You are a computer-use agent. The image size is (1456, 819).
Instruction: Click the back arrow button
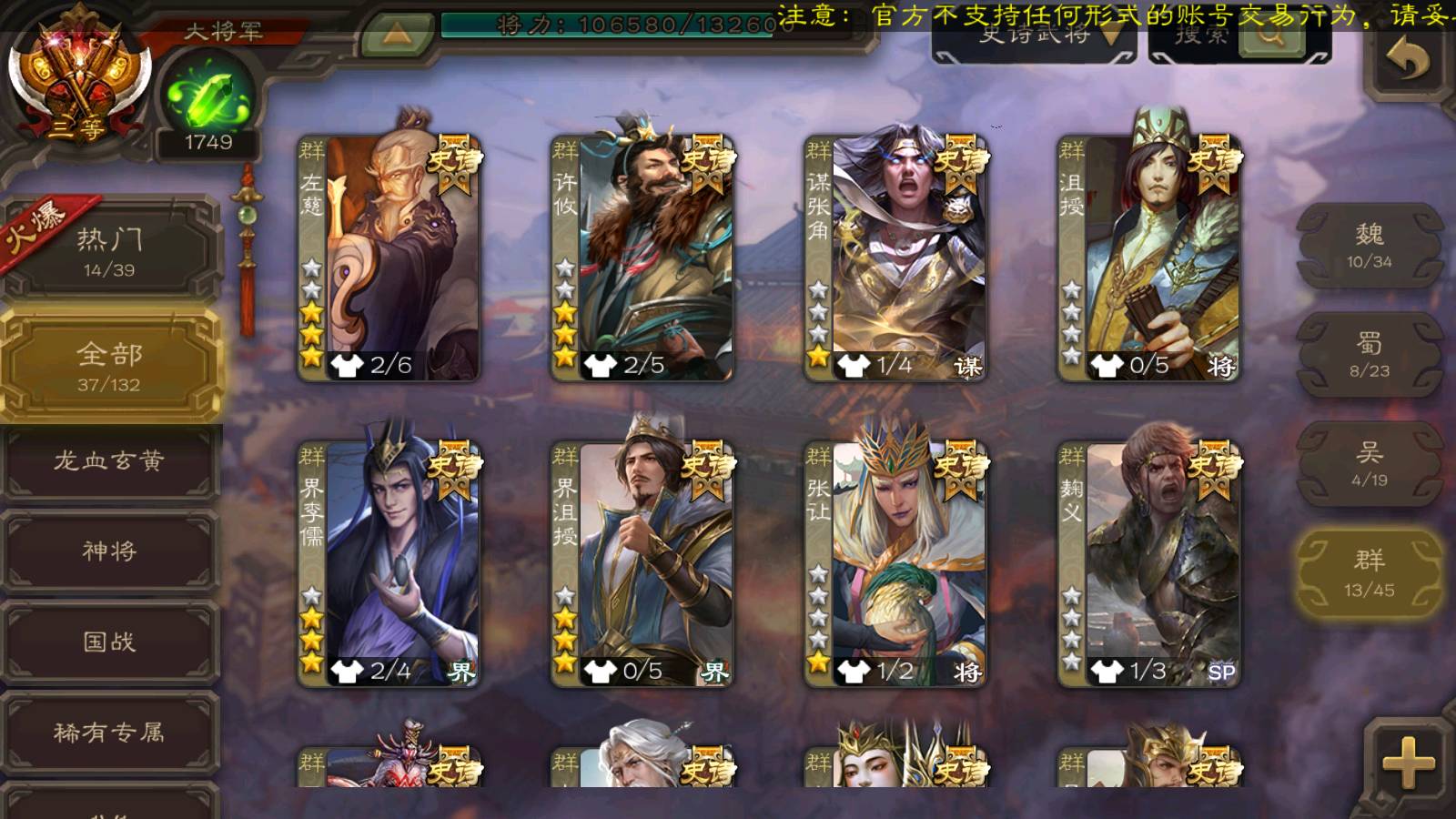coord(1407,60)
